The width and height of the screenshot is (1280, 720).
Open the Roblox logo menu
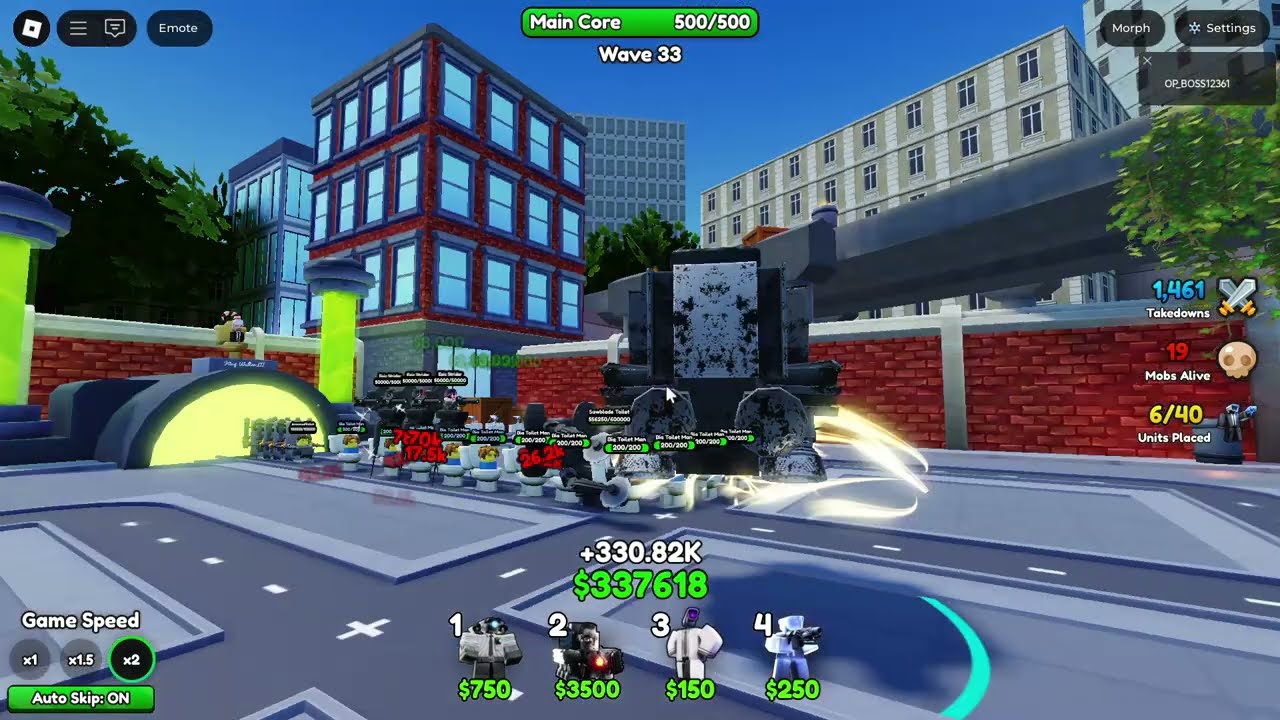(x=31, y=28)
